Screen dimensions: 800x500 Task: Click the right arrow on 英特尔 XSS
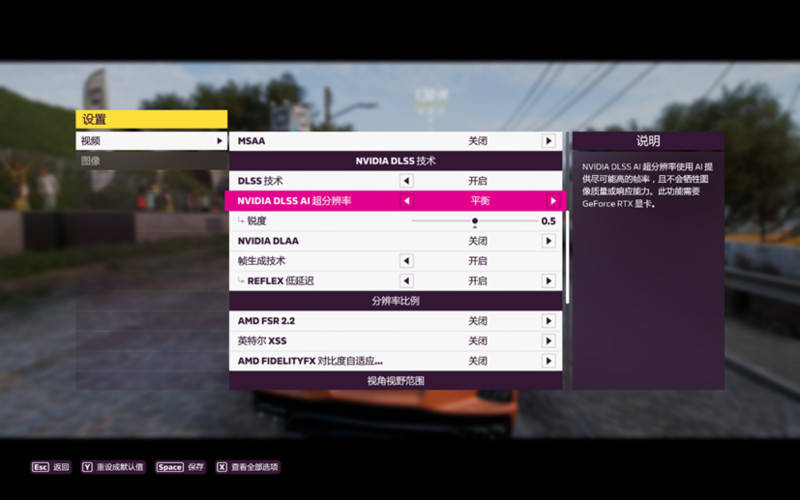point(548,341)
